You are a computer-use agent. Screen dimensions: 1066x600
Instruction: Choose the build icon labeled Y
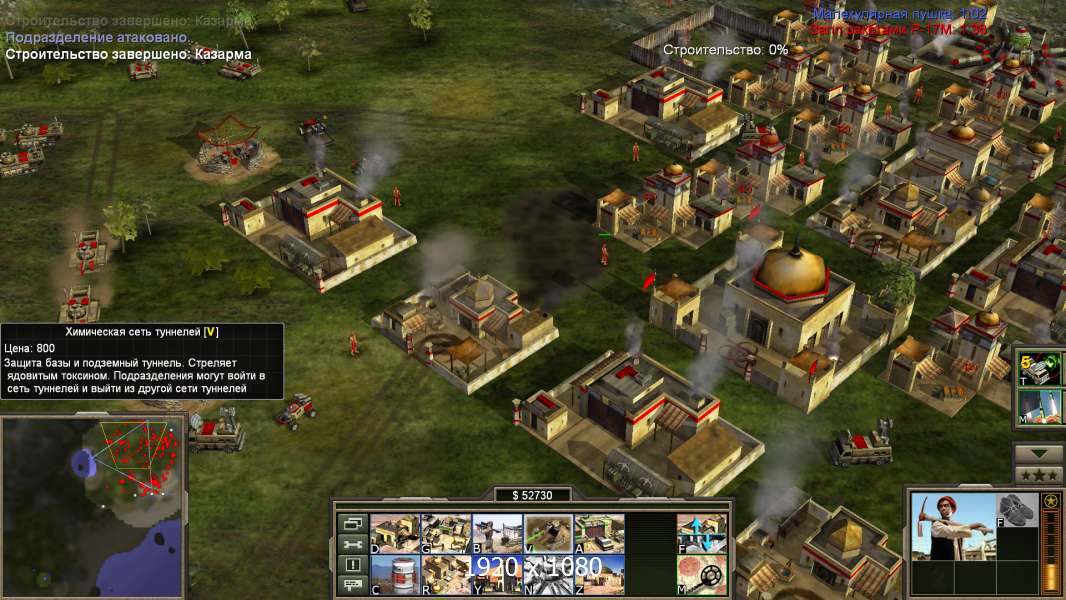pos(497,574)
